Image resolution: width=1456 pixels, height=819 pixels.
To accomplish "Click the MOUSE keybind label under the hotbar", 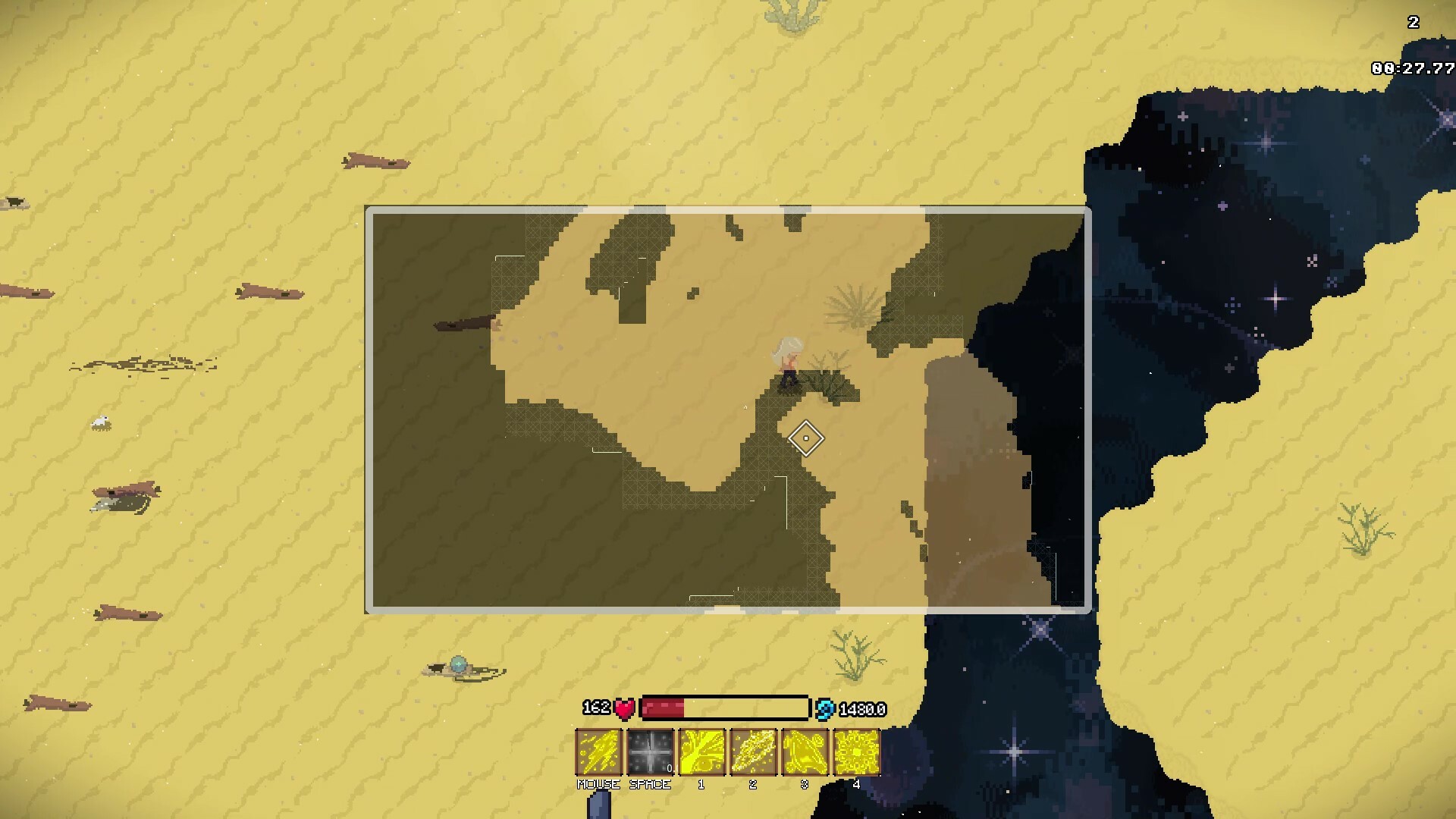I will [598, 785].
